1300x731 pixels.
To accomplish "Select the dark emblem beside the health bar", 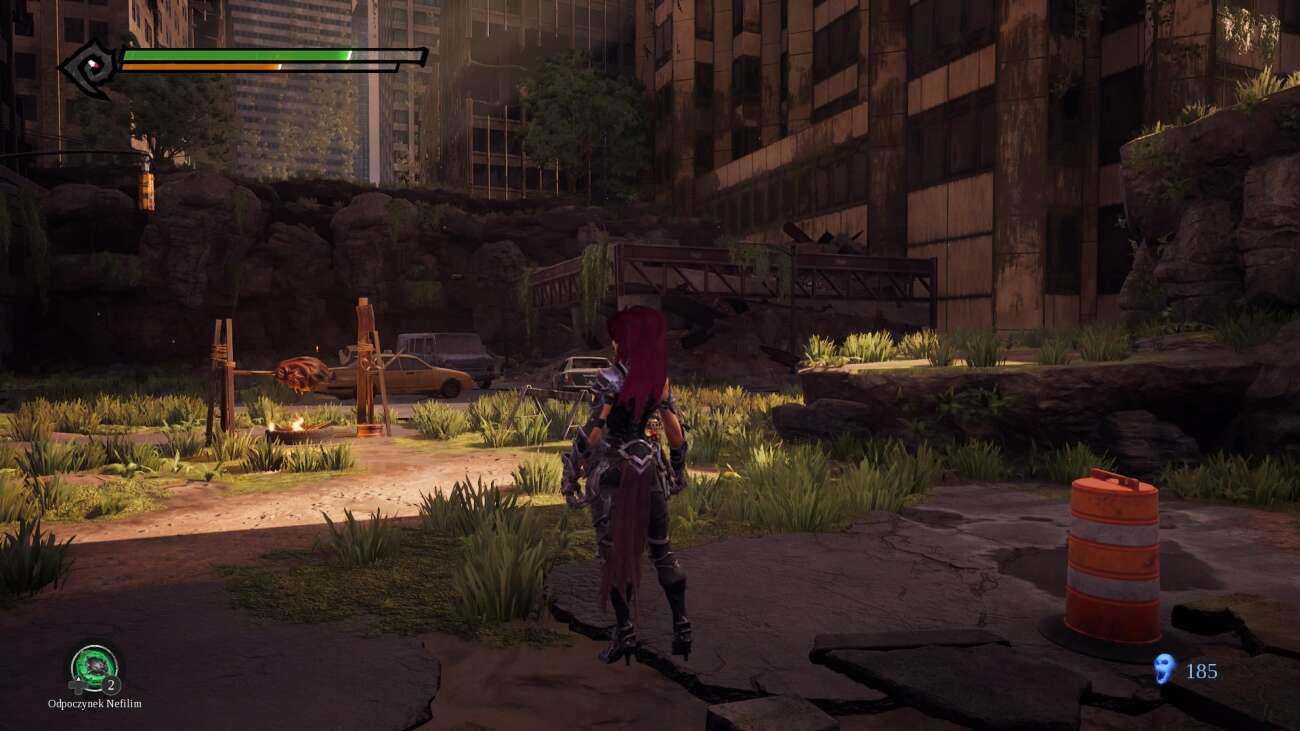I will pyautogui.click(x=89, y=68).
